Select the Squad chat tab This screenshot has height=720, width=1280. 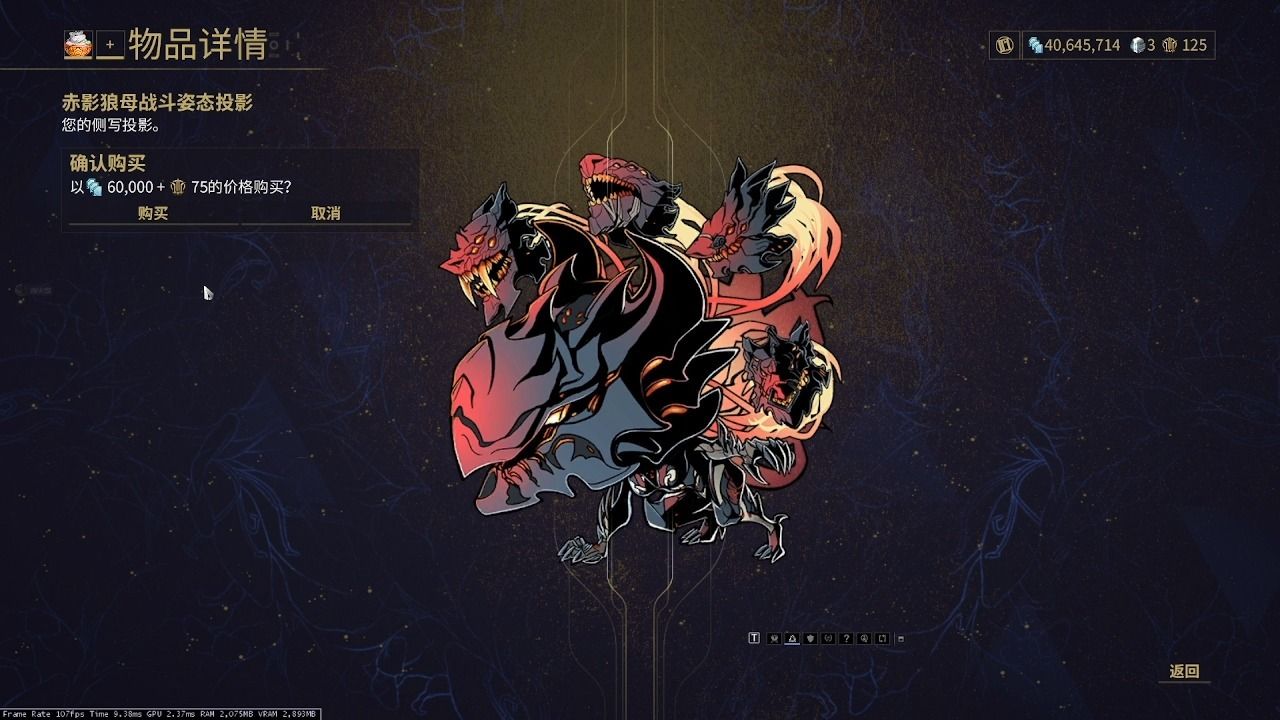(x=774, y=640)
